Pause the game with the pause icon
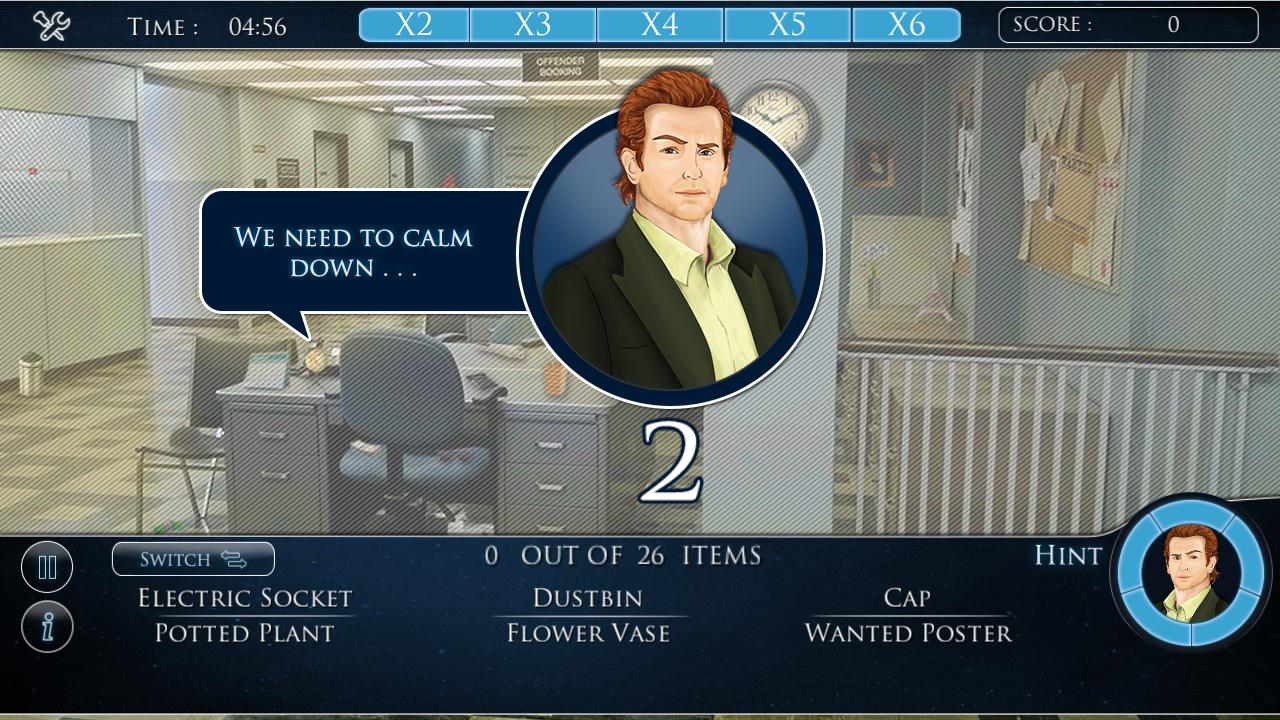The width and height of the screenshot is (1280, 720). click(x=47, y=566)
